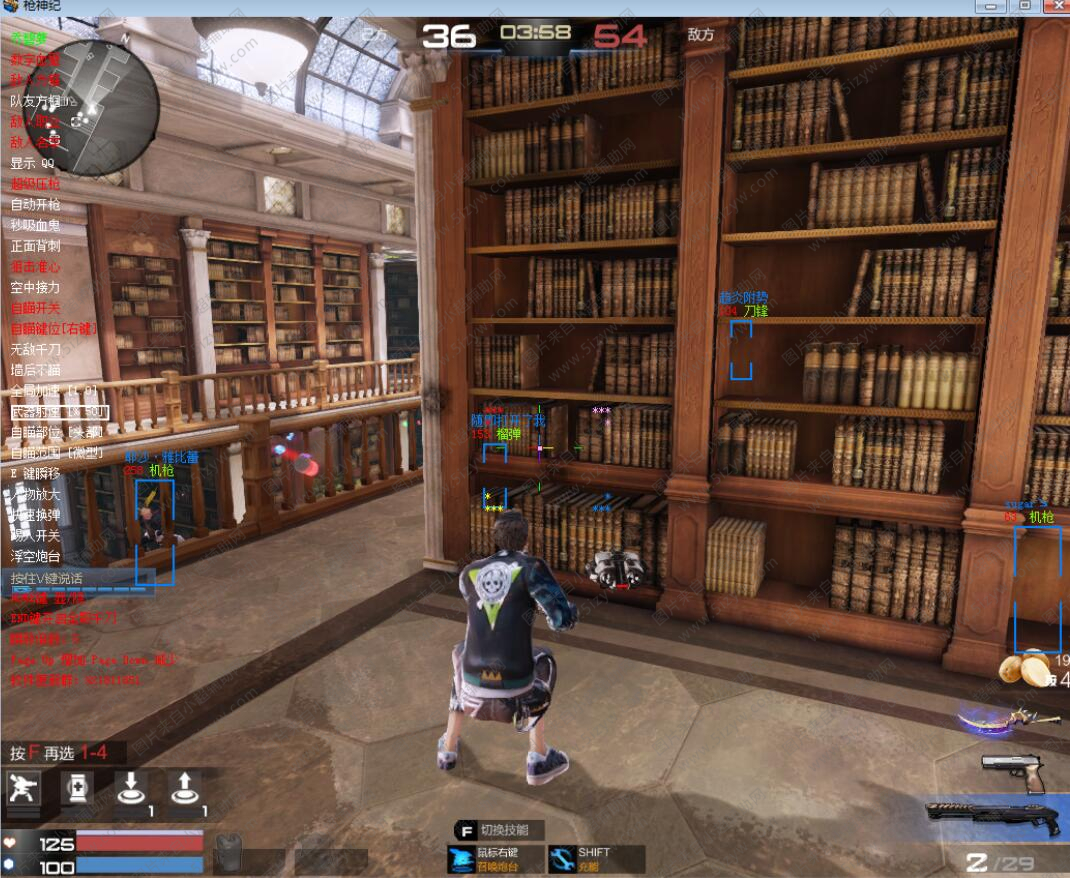Switch the 自瞄开关 aimbot toggle
Screen dimensions: 1070x878
tap(35, 308)
